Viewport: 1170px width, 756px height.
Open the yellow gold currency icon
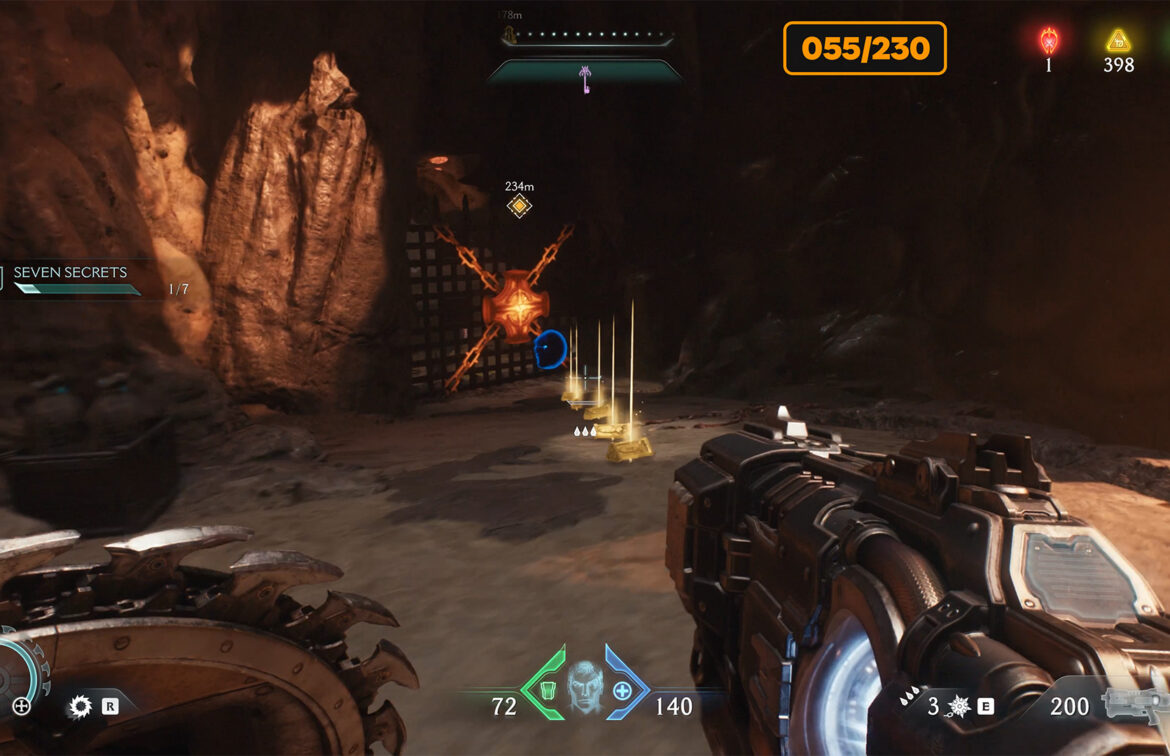pyautogui.click(x=1118, y=41)
